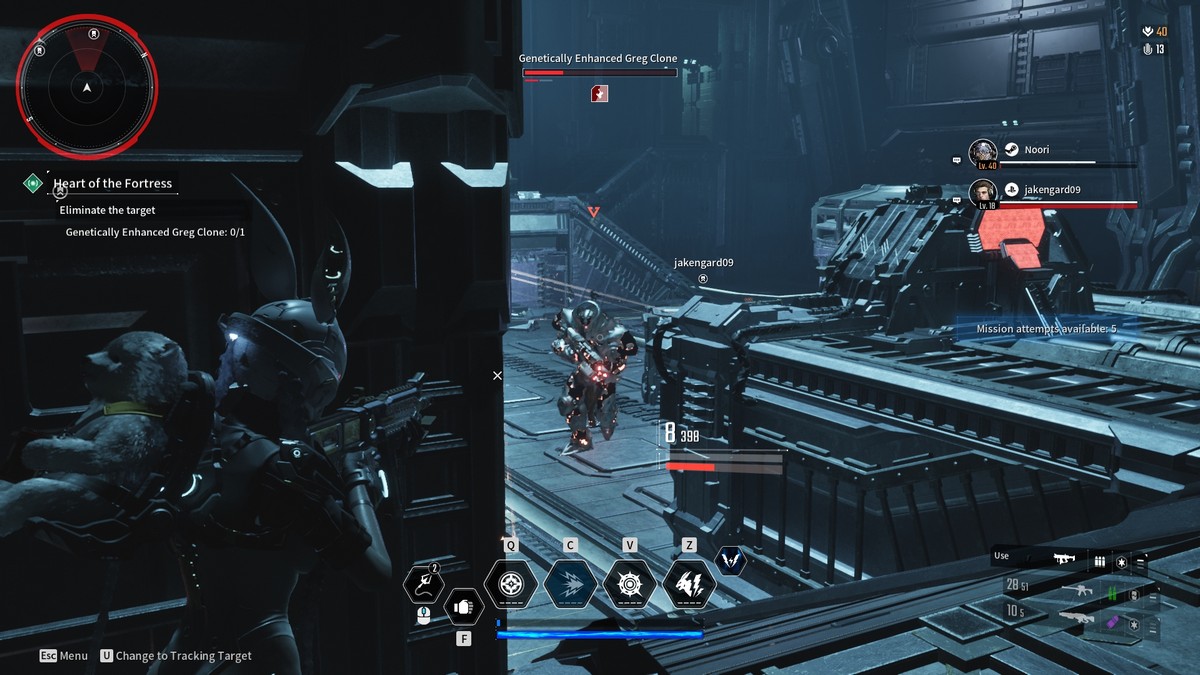Screen dimensions: 1200x675
Task: Select party member Noori's portrait
Action: tap(983, 153)
